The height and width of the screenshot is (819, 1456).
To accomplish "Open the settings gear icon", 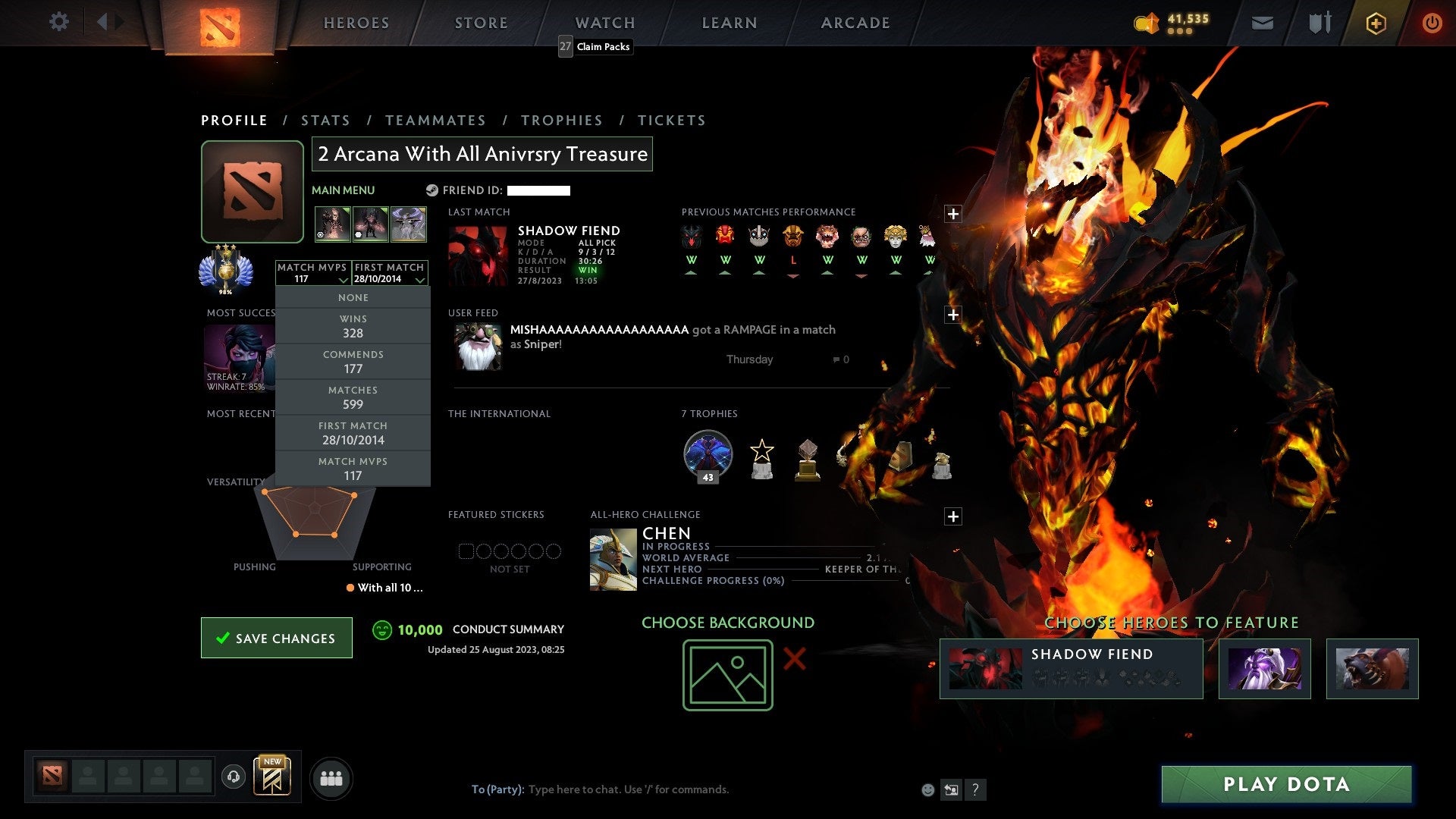I will pyautogui.click(x=59, y=22).
